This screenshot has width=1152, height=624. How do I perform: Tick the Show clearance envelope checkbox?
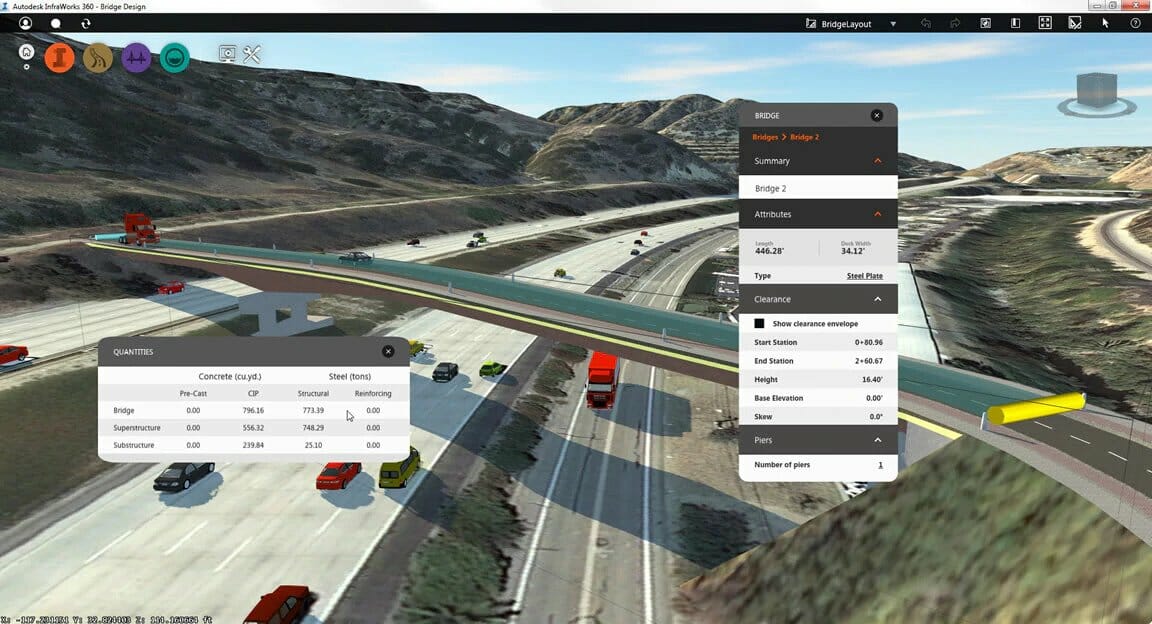tap(760, 324)
